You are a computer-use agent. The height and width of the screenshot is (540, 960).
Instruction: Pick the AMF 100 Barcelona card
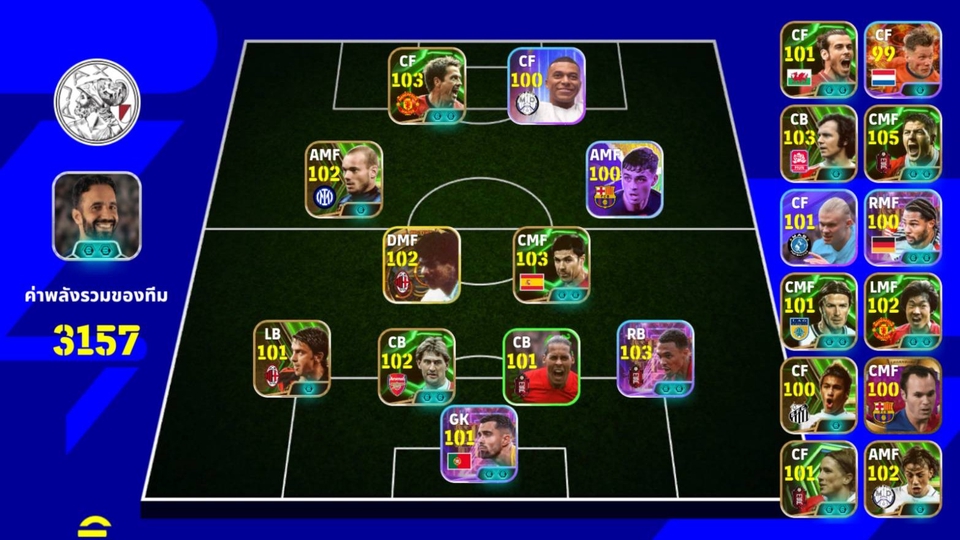(624, 179)
